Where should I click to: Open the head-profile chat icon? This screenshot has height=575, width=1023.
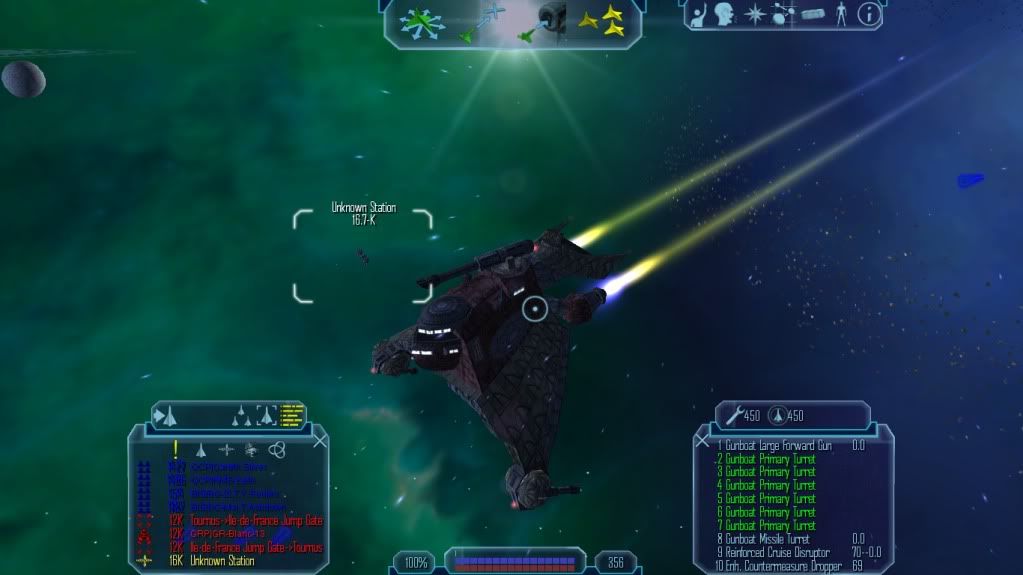pos(724,14)
